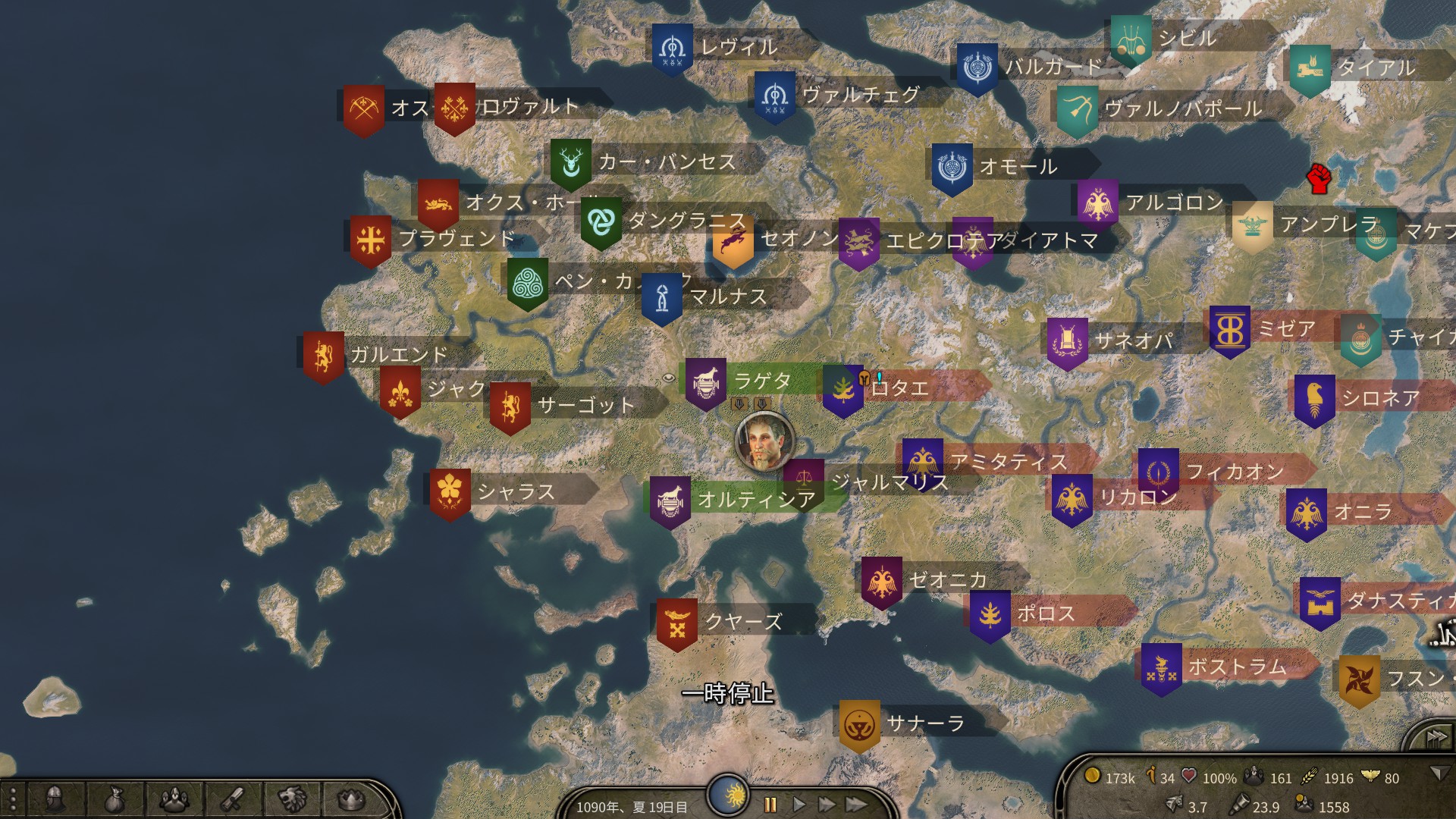
Task: Select the クヤーズ town nameplate
Action: click(x=742, y=622)
